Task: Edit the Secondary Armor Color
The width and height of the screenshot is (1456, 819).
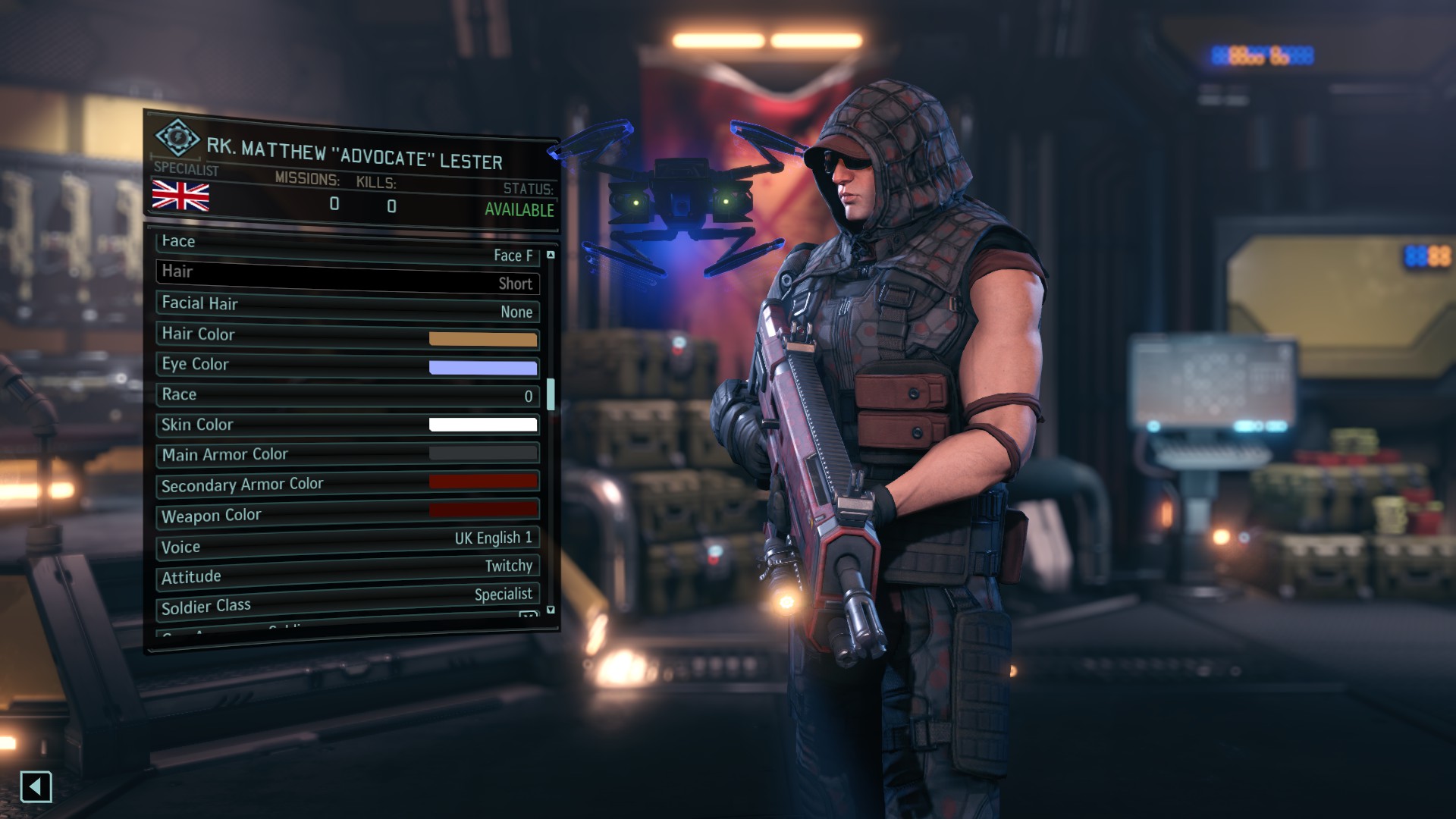Action: point(483,482)
